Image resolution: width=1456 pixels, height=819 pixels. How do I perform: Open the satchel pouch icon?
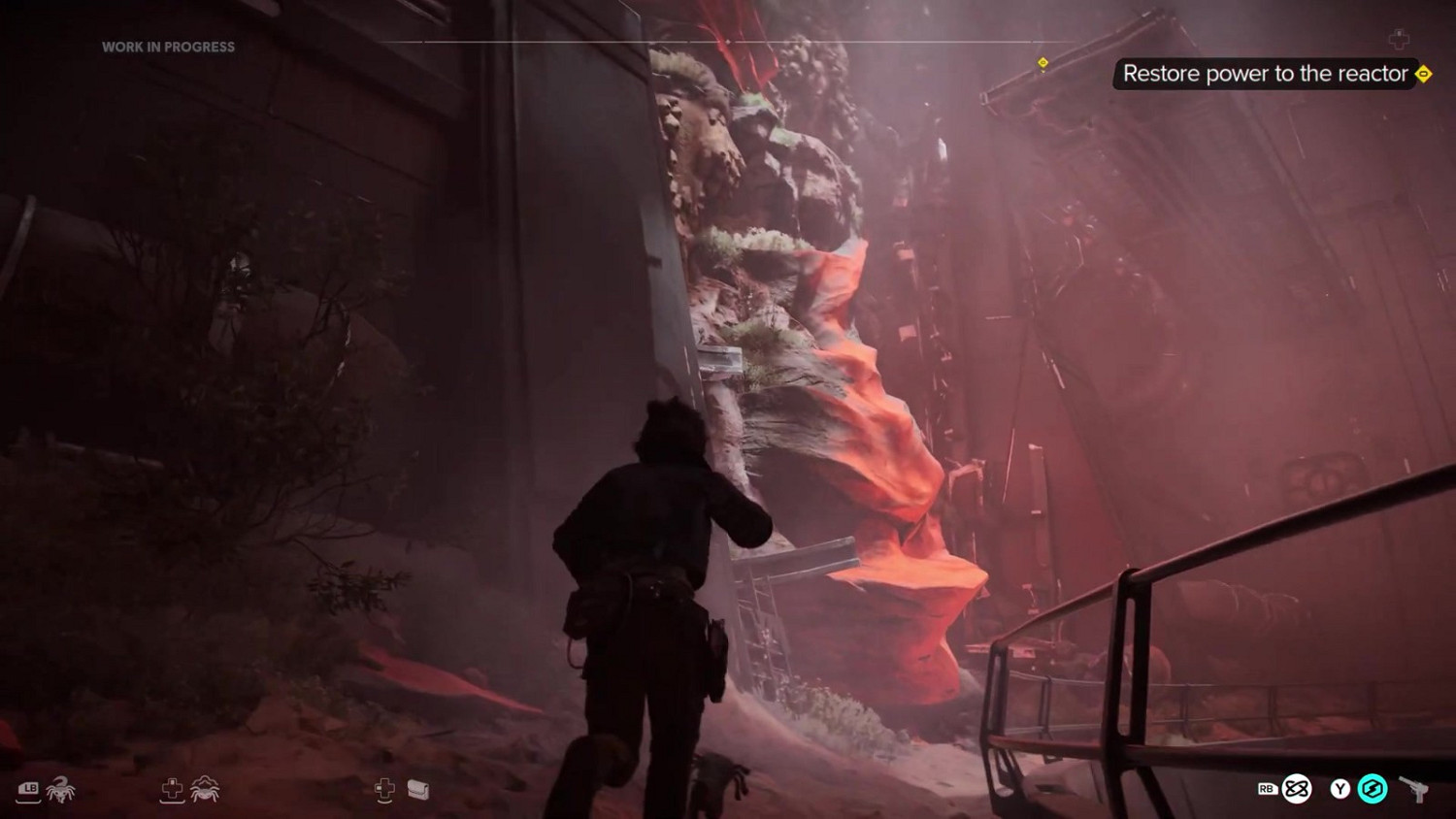pyautogui.click(x=418, y=789)
